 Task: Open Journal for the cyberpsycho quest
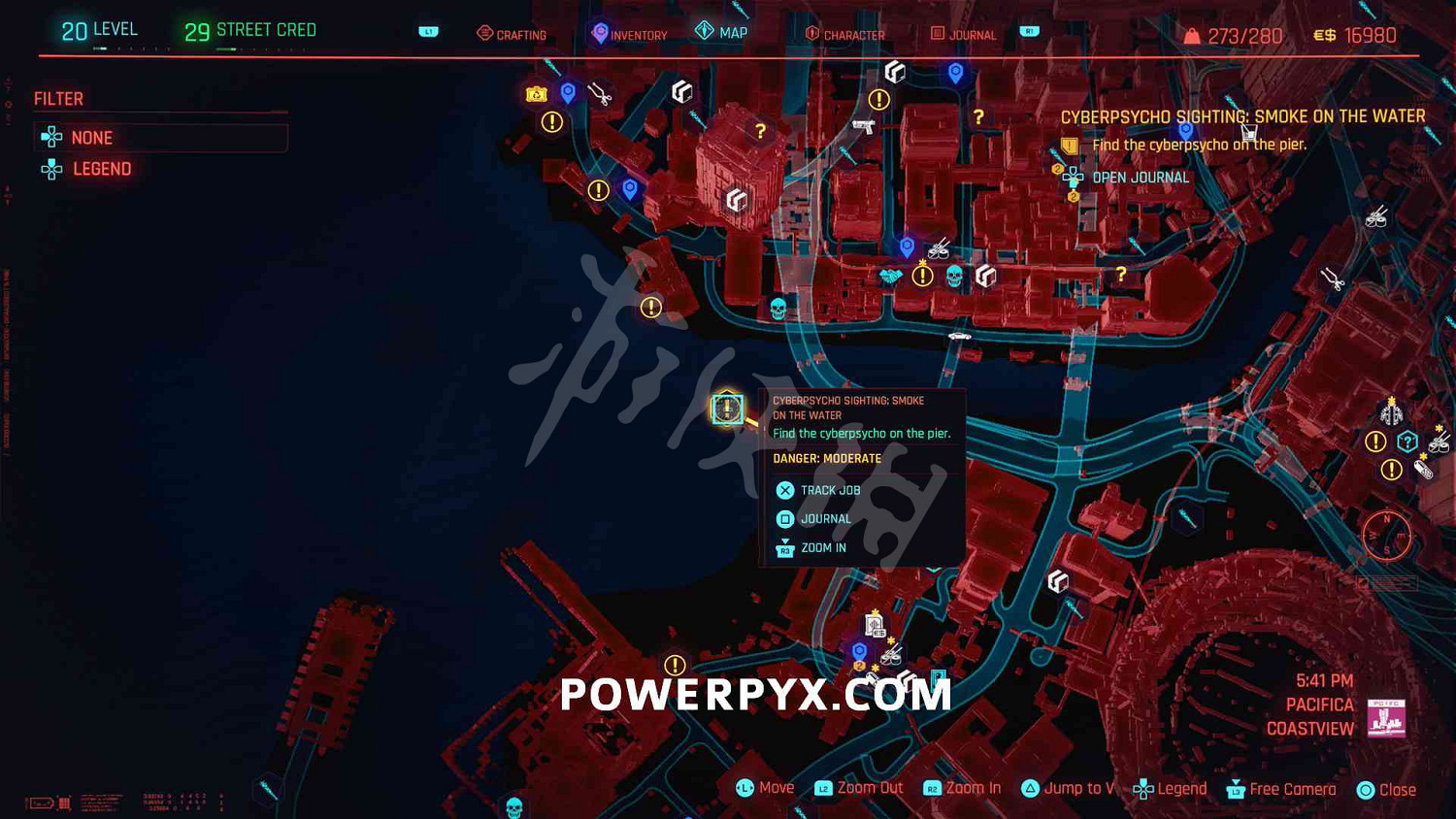coord(826,518)
